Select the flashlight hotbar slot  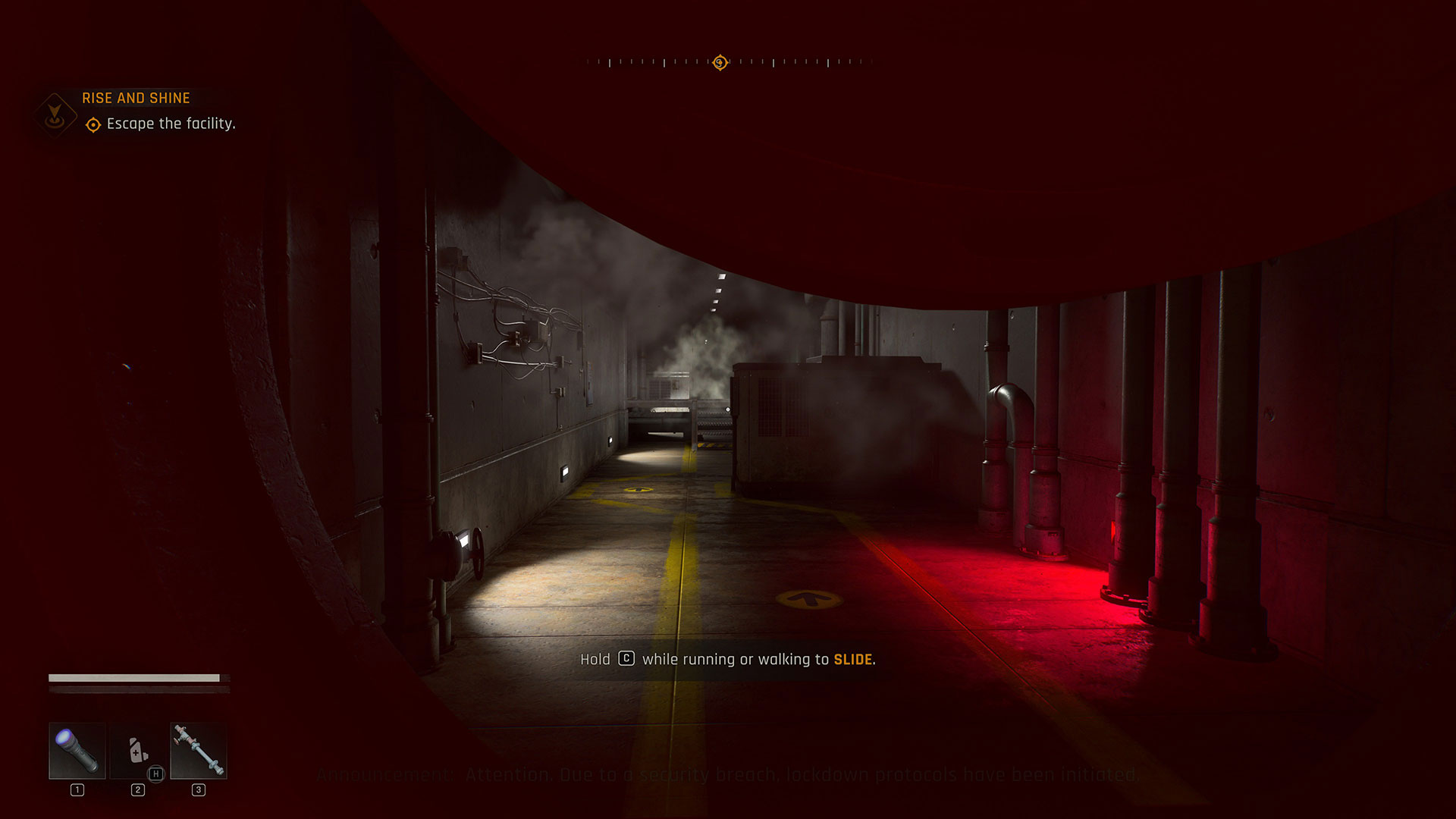[77, 751]
